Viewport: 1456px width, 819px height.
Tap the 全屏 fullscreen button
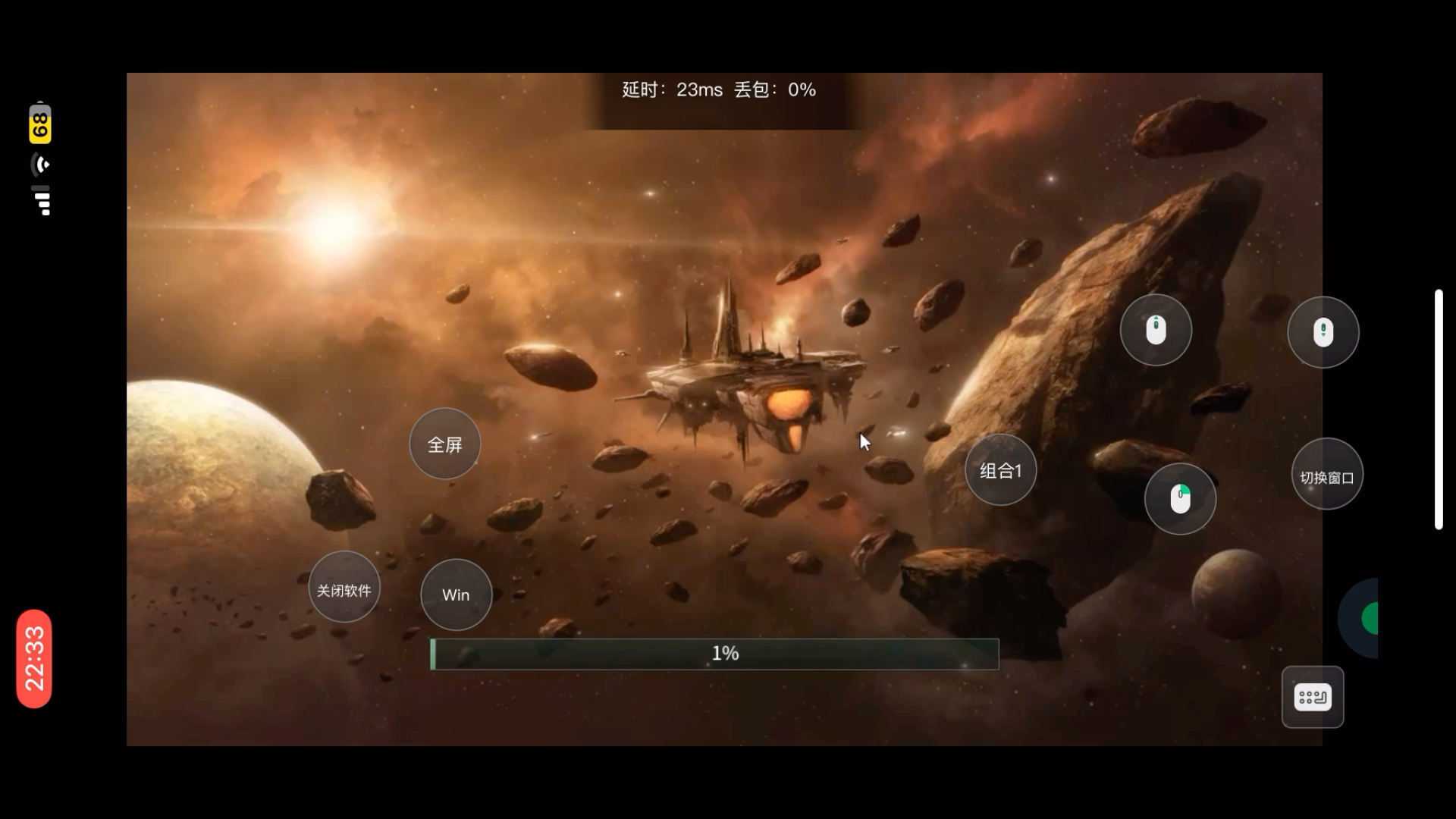pyautogui.click(x=444, y=444)
